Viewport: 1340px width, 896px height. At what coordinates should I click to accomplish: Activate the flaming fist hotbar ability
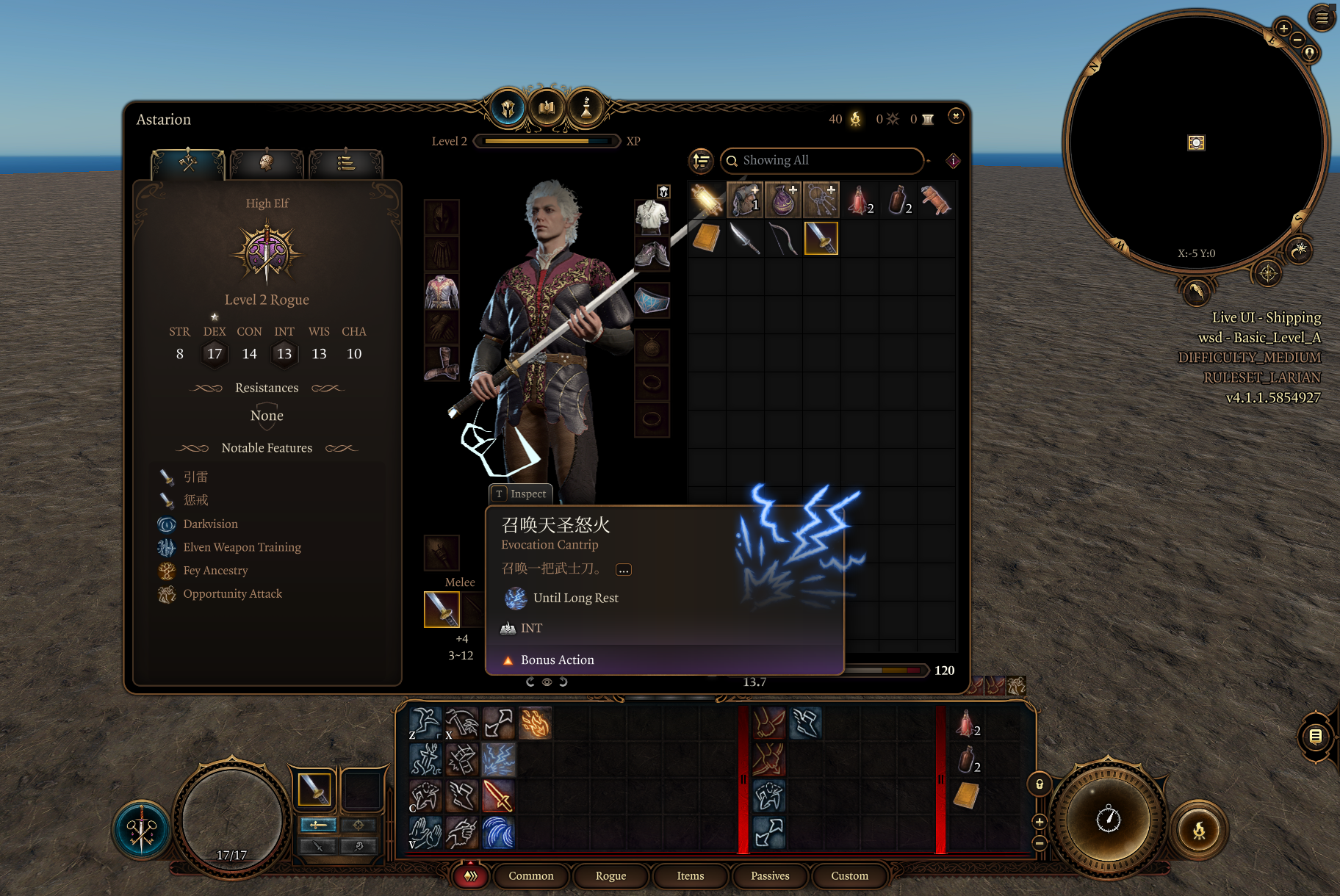click(535, 723)
